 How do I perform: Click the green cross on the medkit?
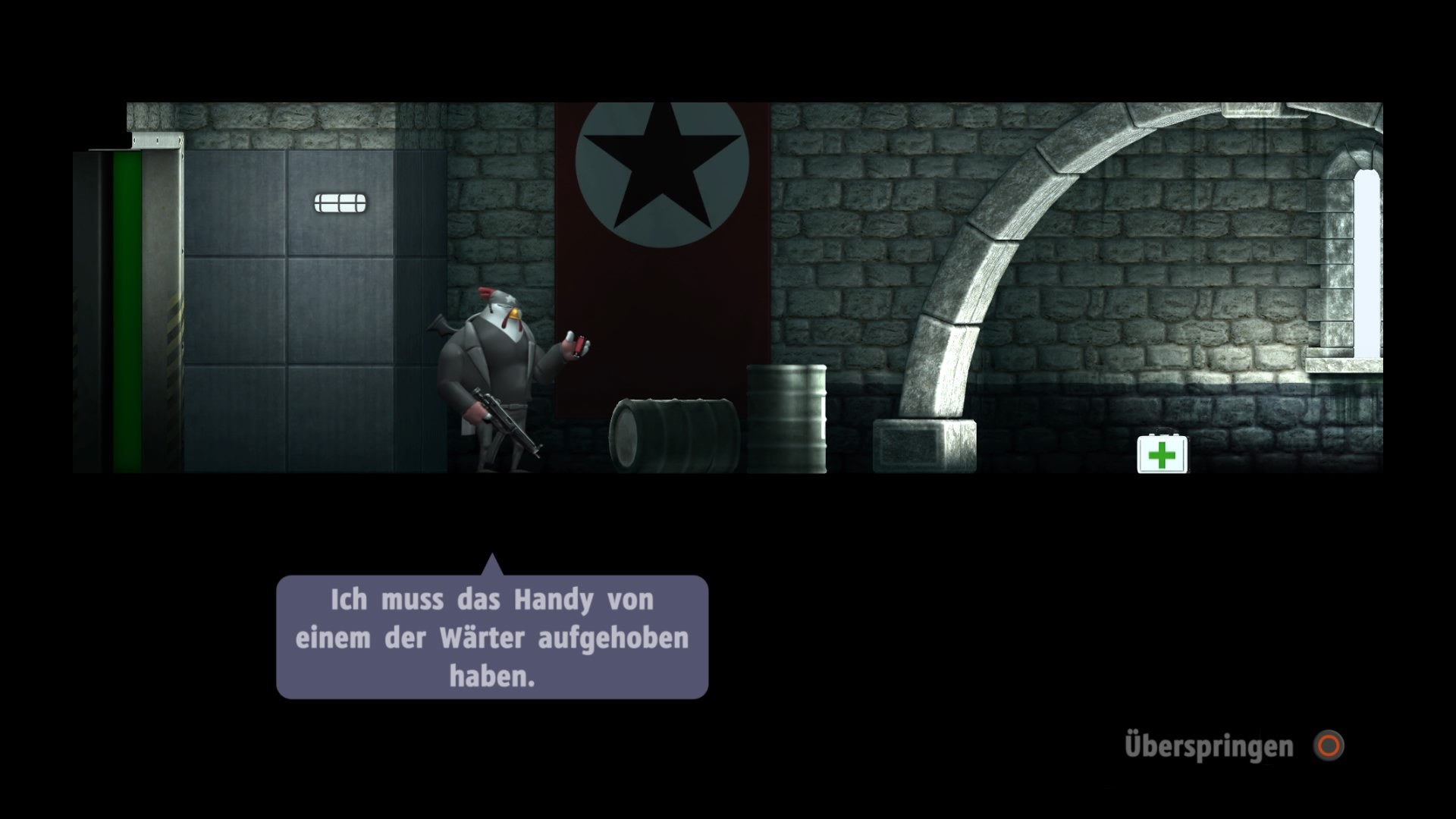[x=1162, y=455]
